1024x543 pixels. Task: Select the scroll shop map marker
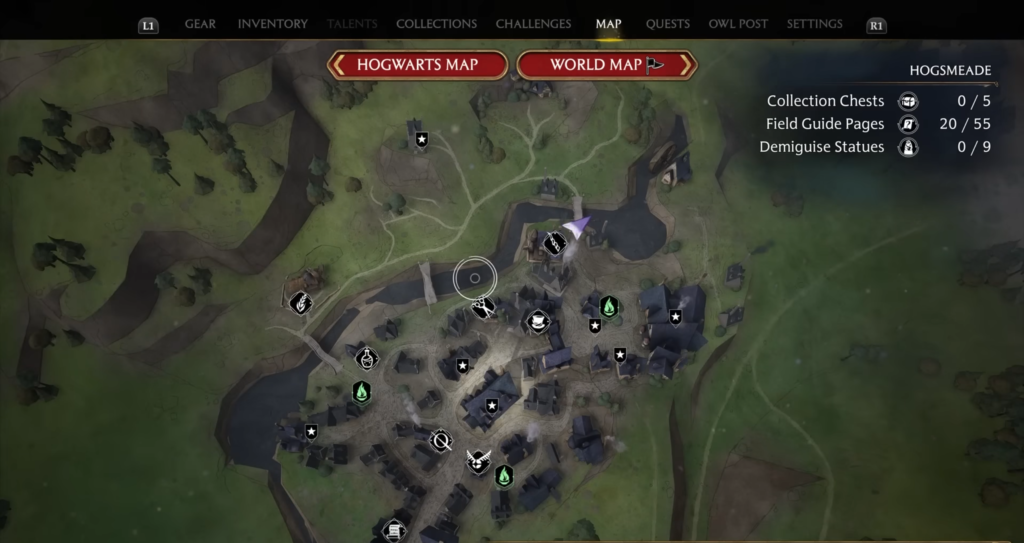coord(394,529)
